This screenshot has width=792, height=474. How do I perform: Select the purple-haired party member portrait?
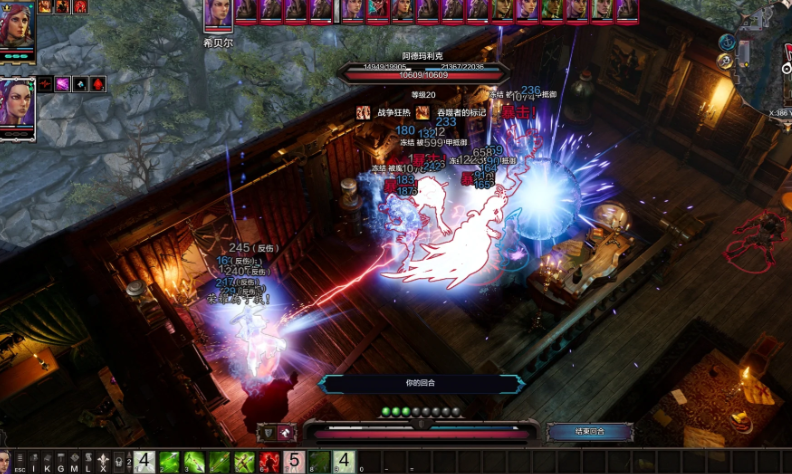(18, 105)
